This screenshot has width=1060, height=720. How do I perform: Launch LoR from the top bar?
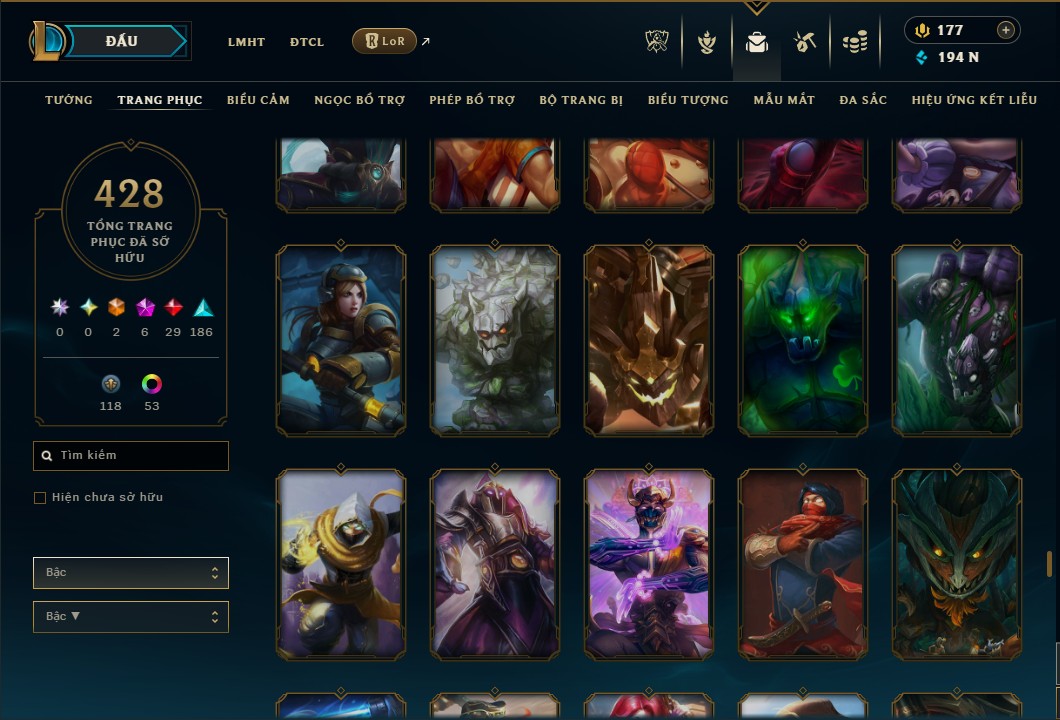[384, 41]
